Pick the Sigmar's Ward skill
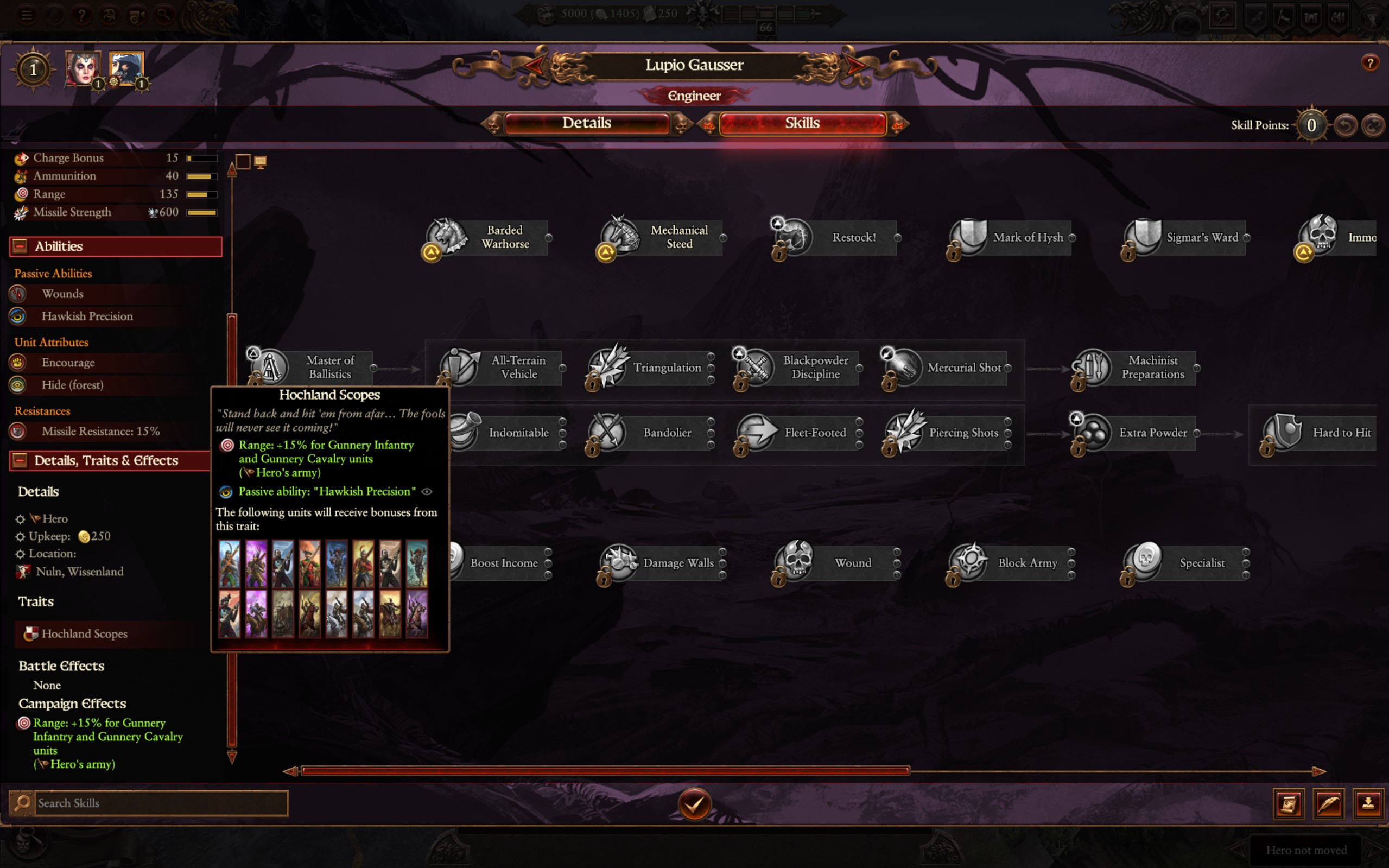 pyautogui.click(x=1186, y=237)
